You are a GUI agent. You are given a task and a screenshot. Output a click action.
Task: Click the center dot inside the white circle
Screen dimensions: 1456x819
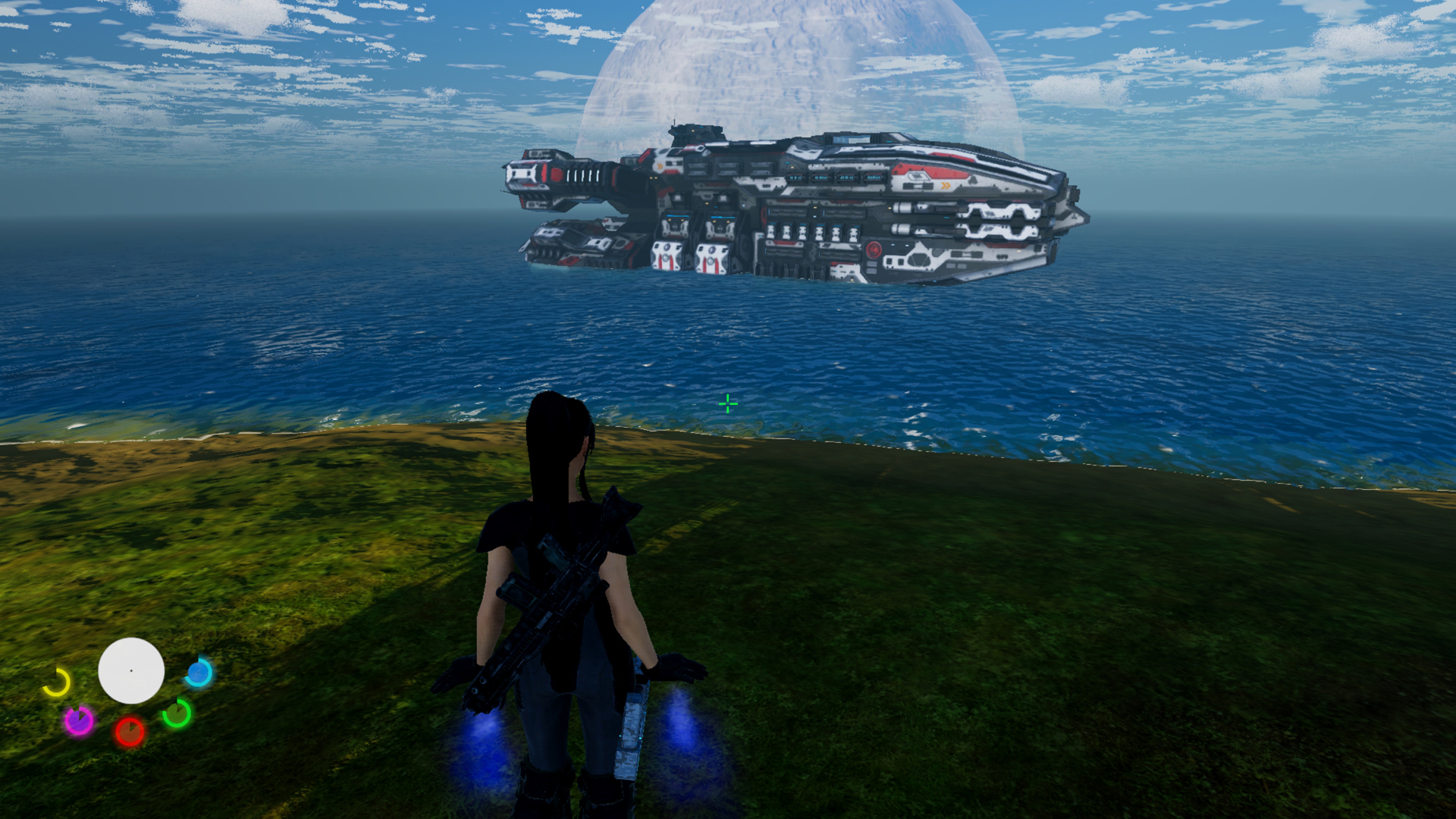pos(131,670)
